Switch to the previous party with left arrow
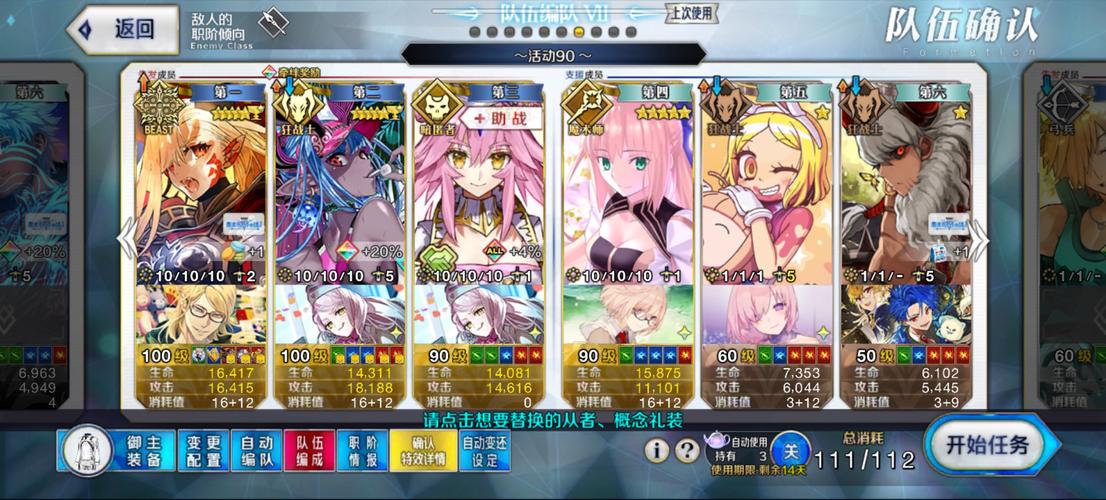This screenshot has width=1106, height=500. (x=126, y=240)
